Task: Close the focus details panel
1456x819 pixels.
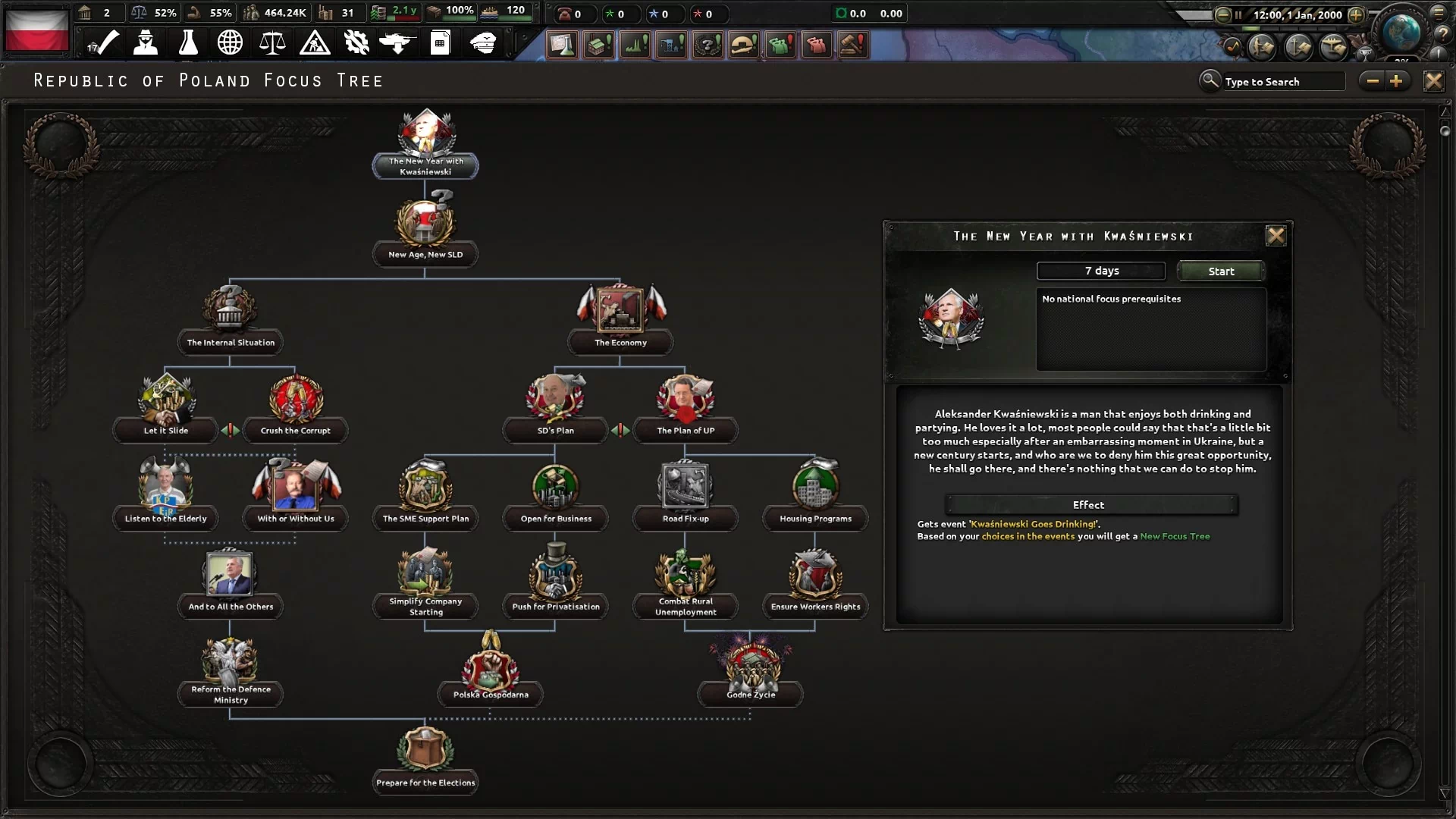Action: pyautogui.click(x=1276, y=236)
